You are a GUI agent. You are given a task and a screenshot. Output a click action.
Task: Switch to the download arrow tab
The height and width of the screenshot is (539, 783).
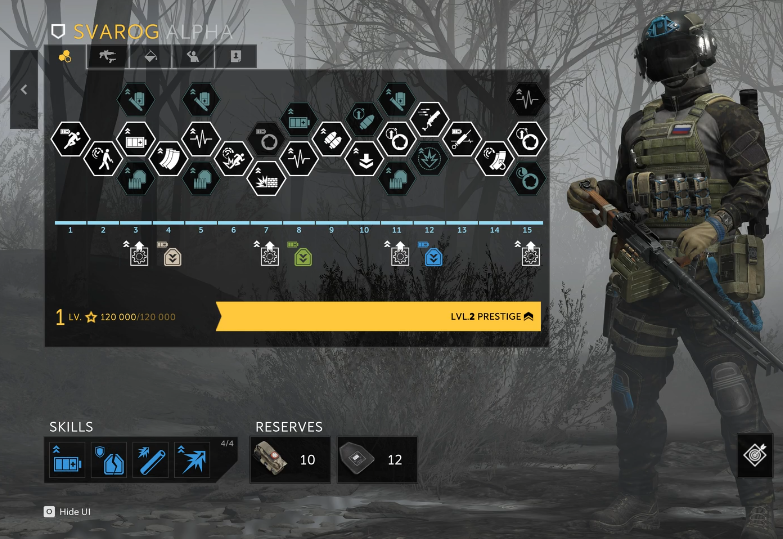[x=233, y=57]
